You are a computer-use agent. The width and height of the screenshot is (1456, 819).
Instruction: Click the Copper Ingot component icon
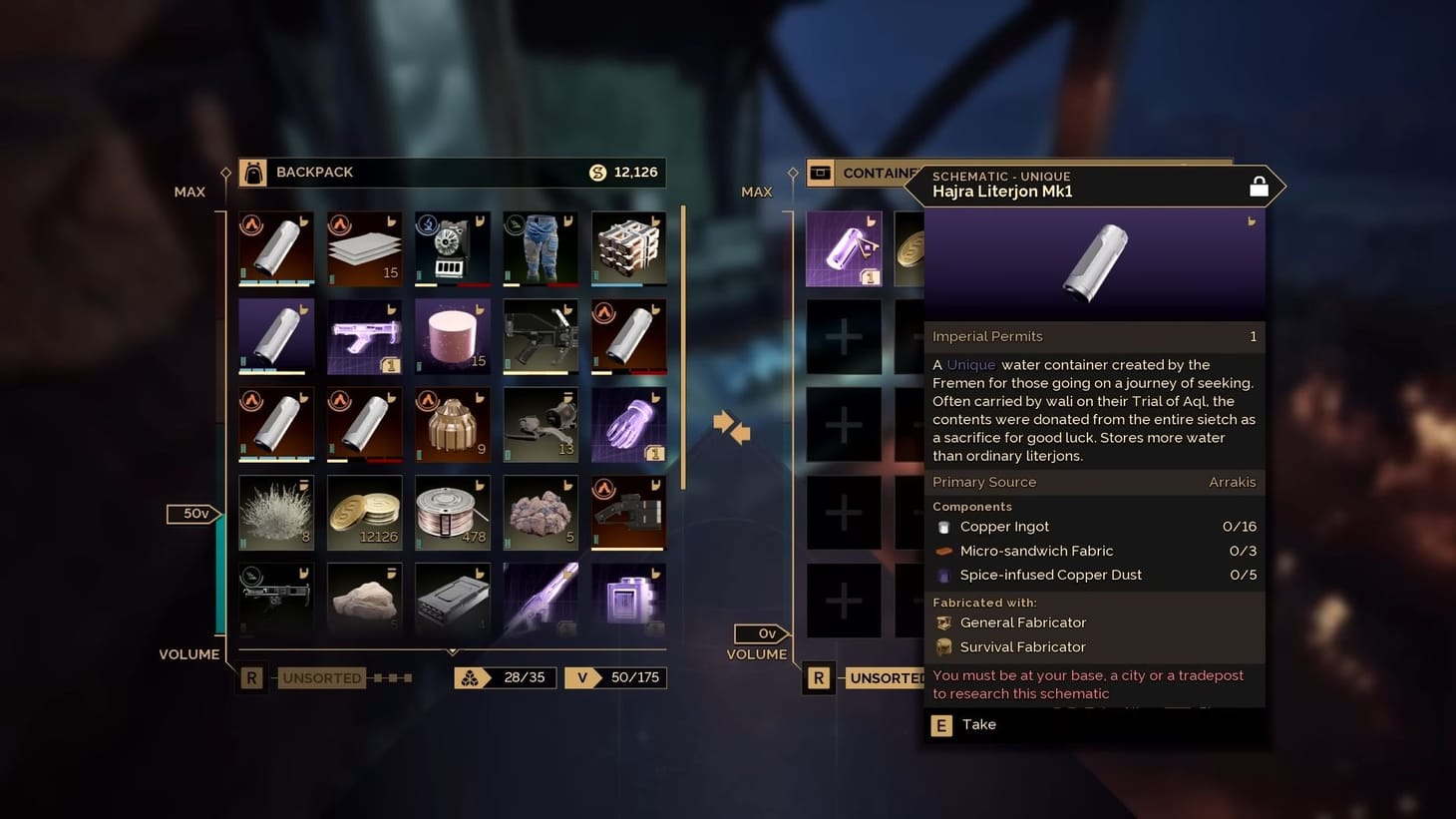point(943,526)
